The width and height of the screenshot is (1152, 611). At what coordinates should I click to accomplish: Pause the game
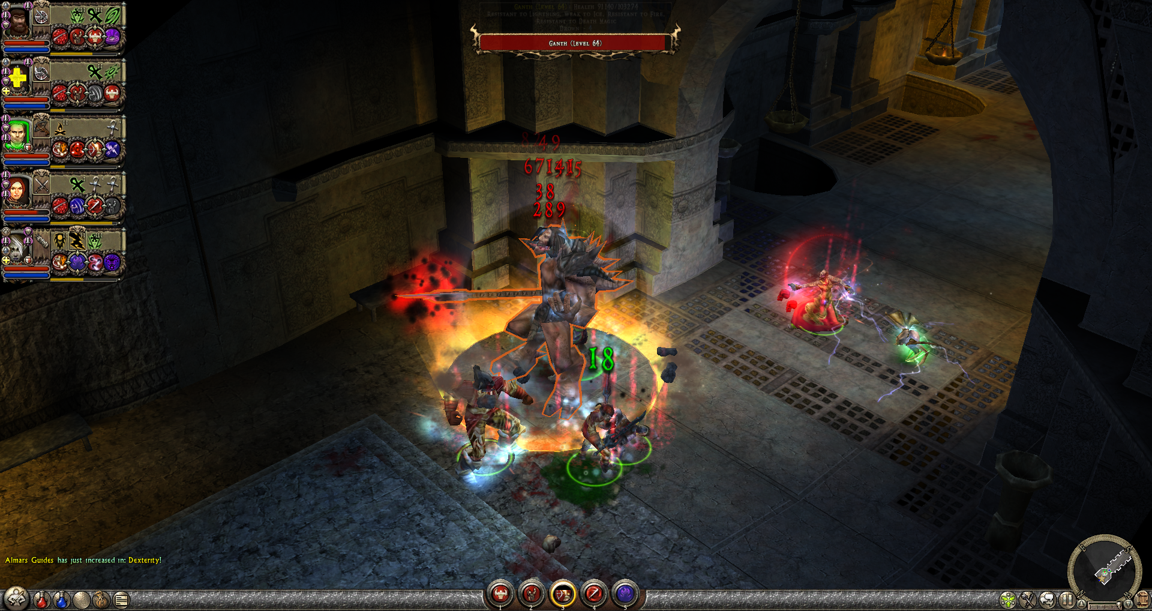pos(1067,600)
